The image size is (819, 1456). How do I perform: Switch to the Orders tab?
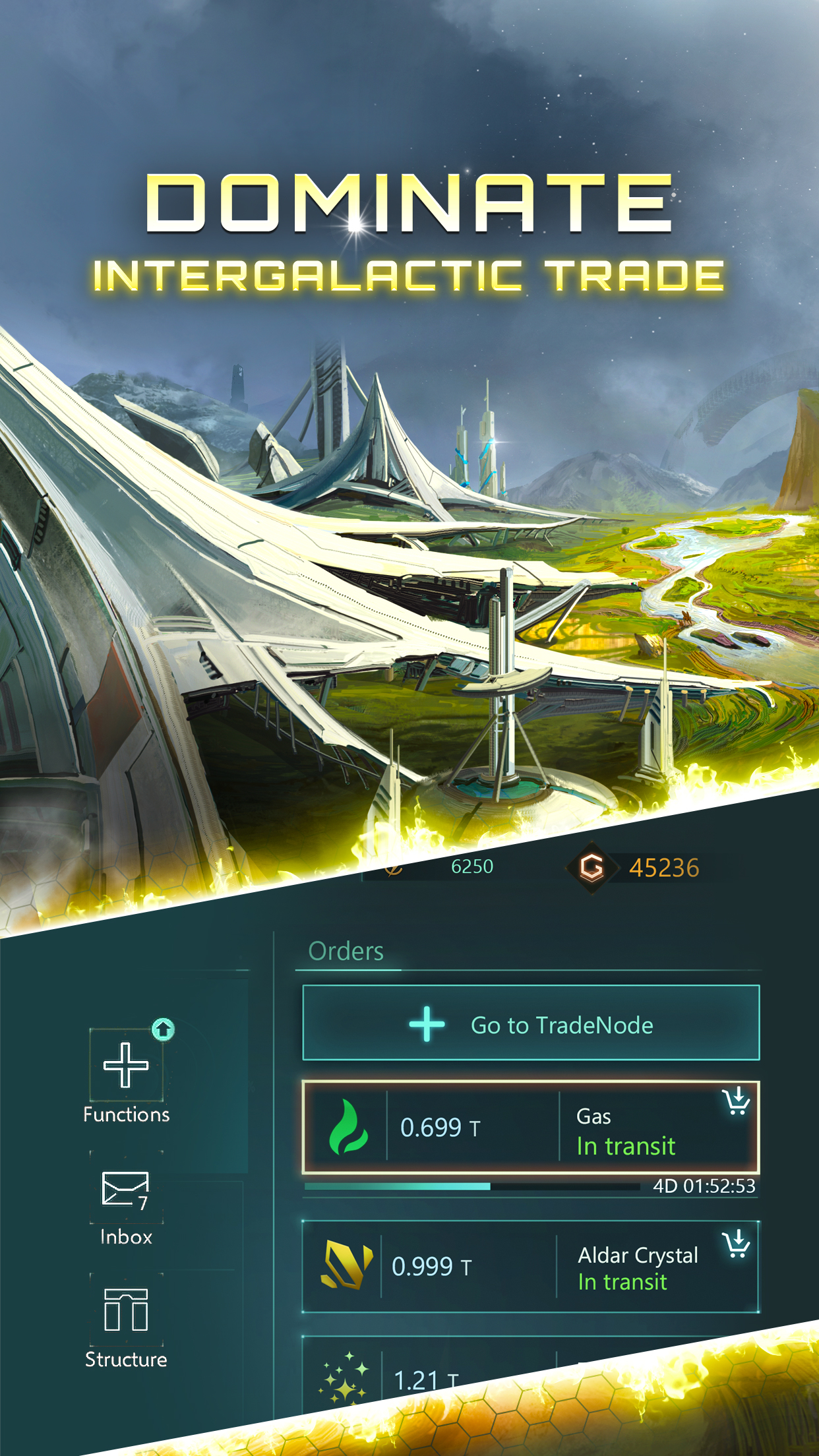tap(346, 952)
